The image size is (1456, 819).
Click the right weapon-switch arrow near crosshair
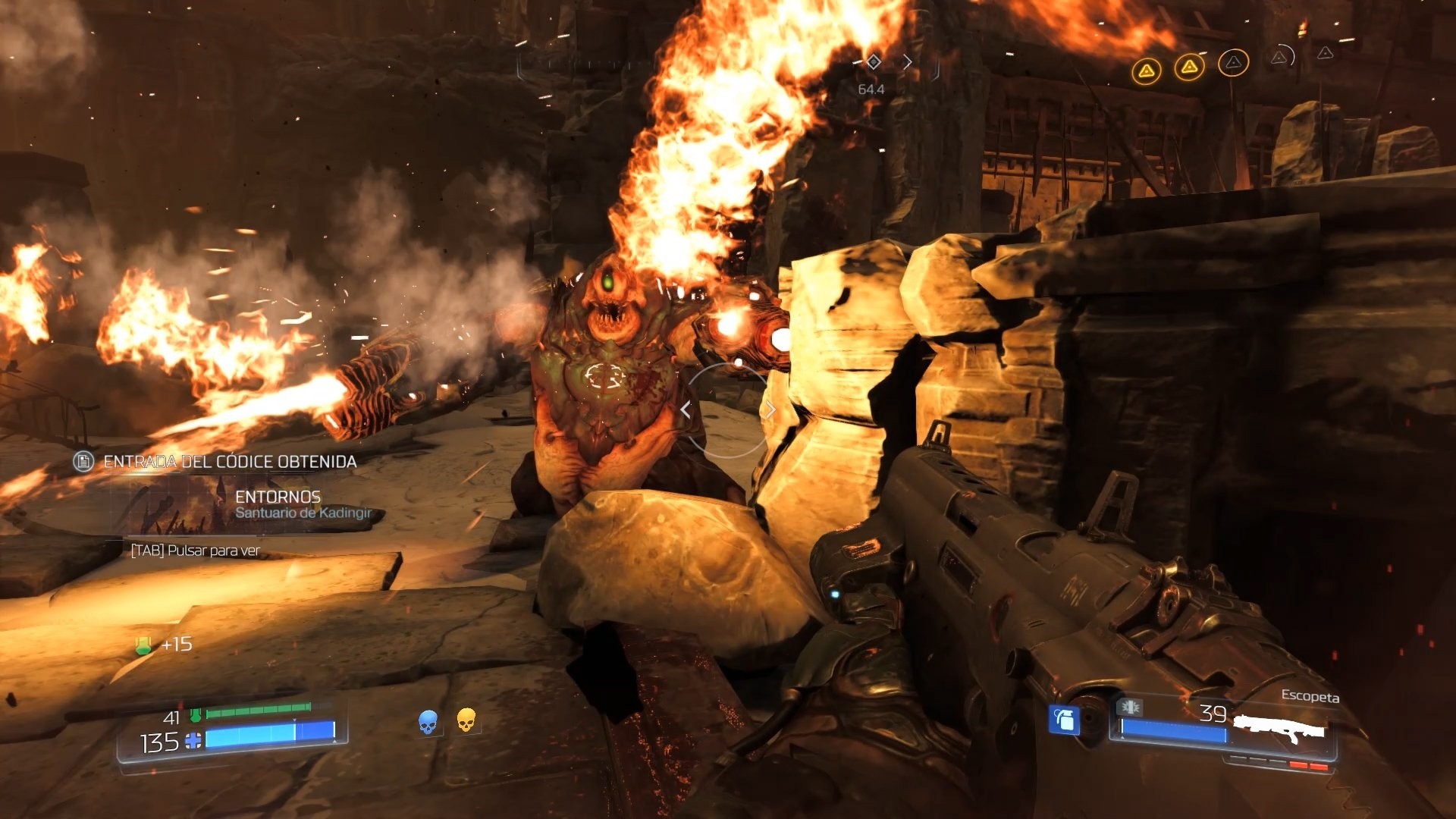click(770, 409)
